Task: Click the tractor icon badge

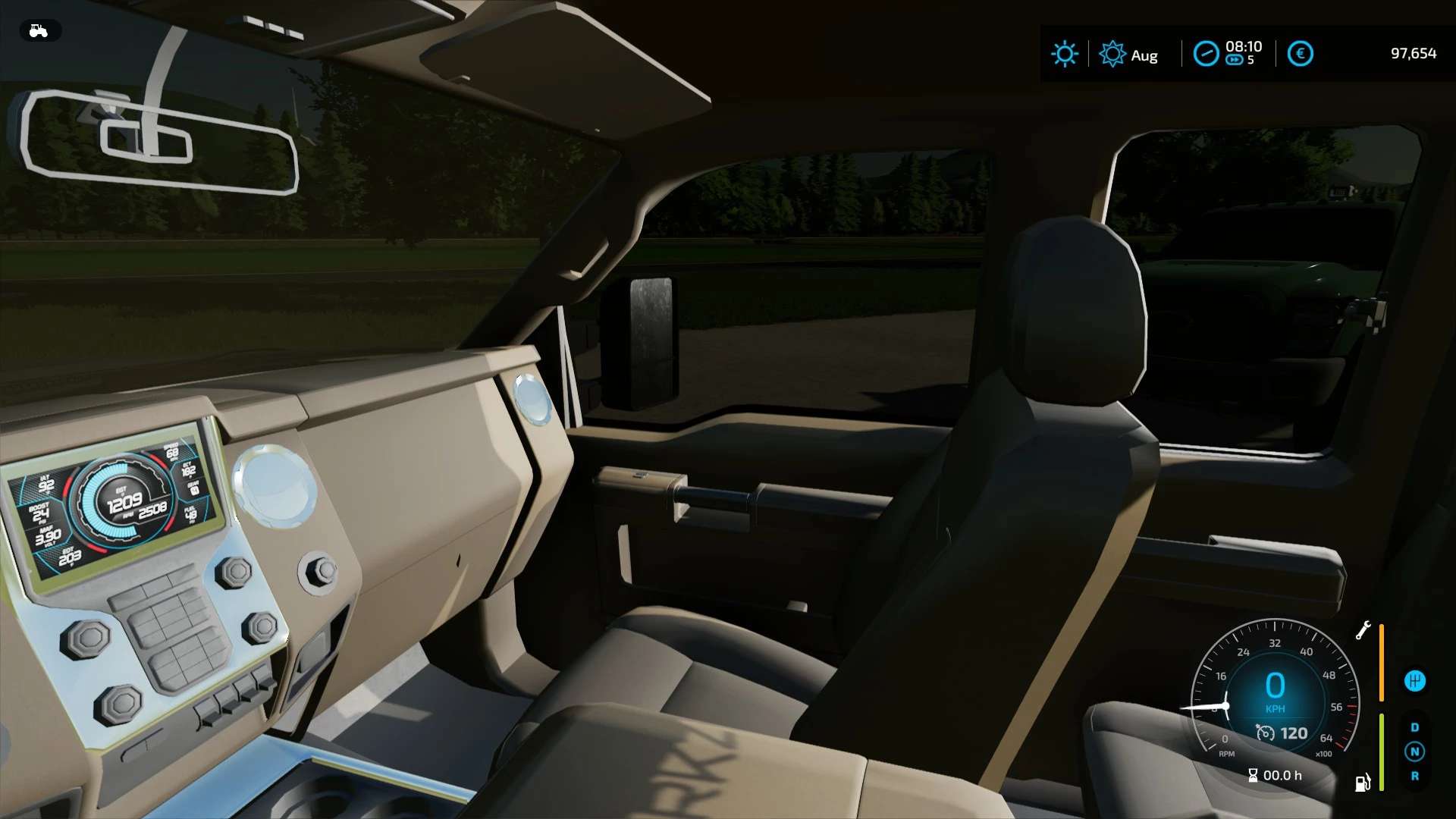Action: click(x=39, y=31)
